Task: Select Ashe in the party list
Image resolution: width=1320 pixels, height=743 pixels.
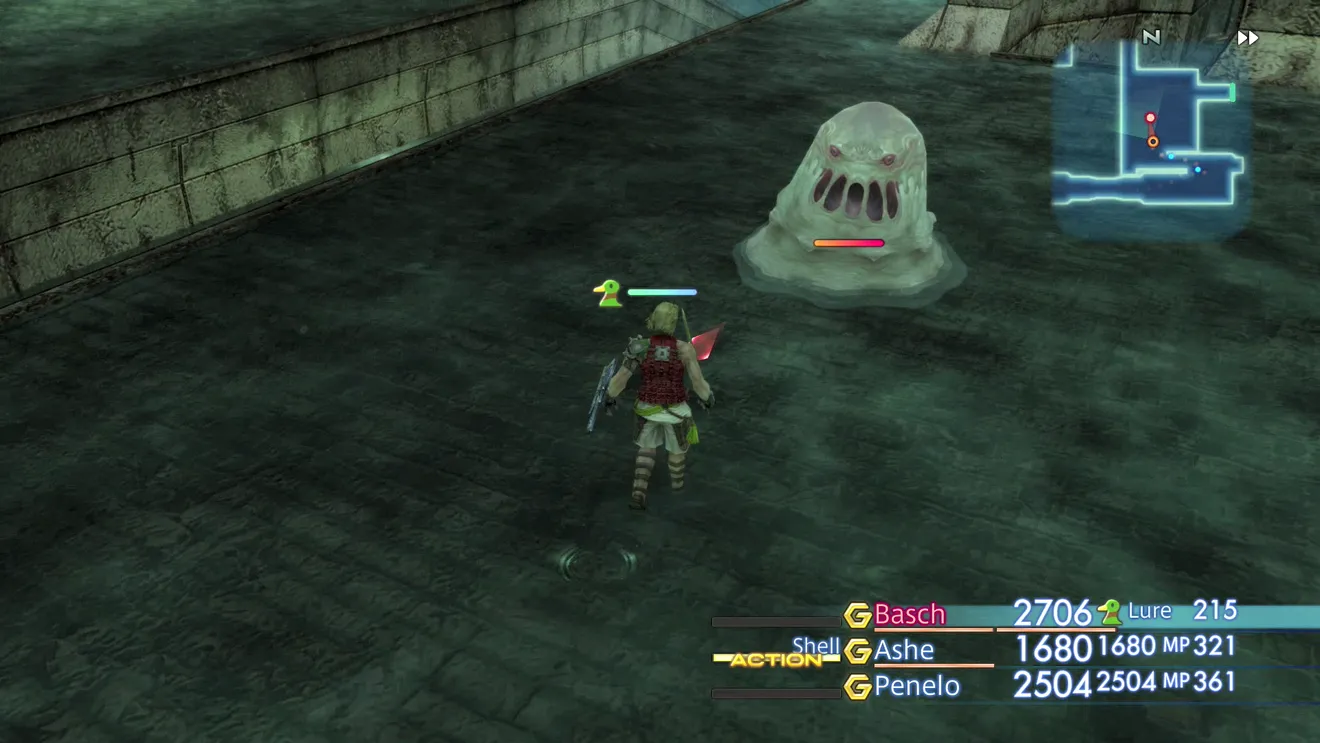Action: coord(904,650)
